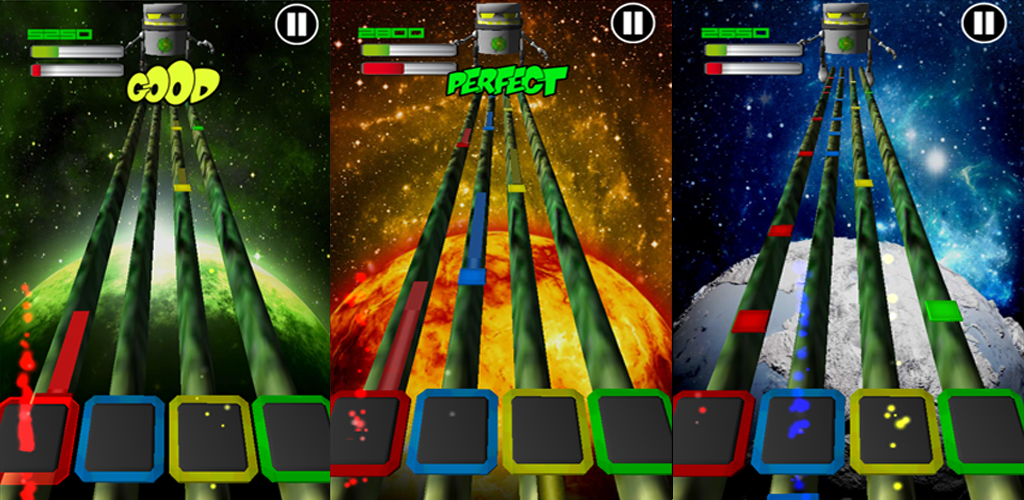Hit the blue pad on the green planet screen
The image size is (1024, 500).
coord(120,437)
